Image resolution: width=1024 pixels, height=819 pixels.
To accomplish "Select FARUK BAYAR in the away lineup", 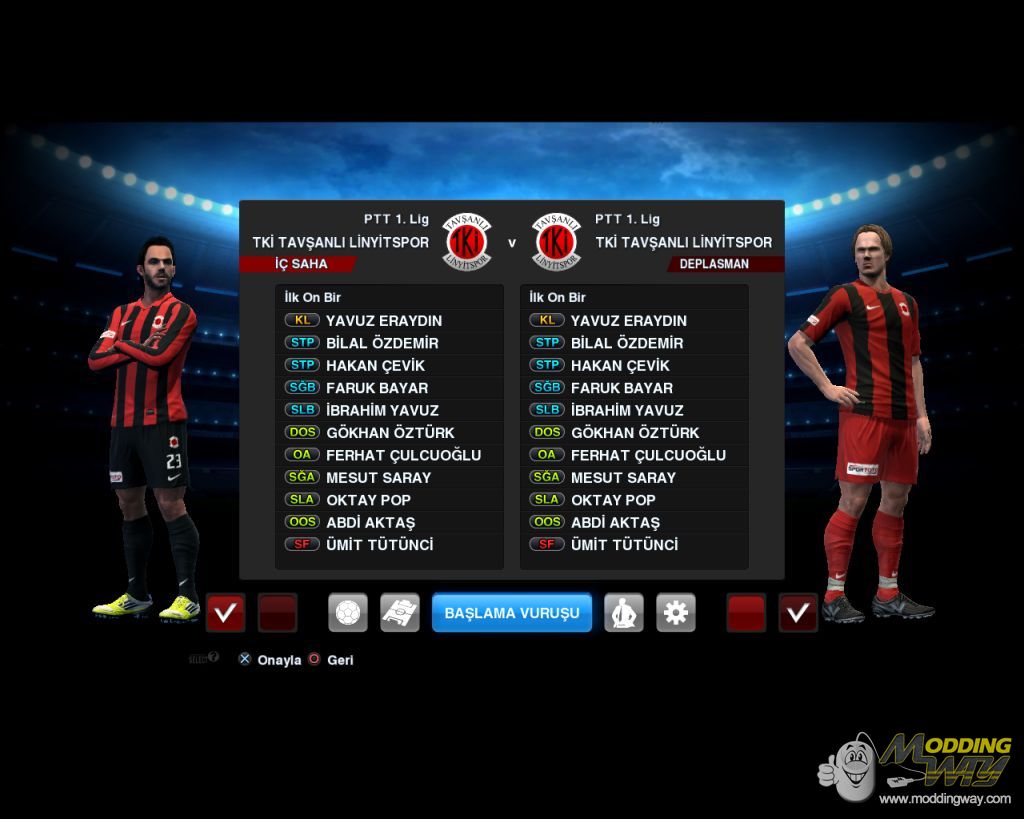I will 621,388.
